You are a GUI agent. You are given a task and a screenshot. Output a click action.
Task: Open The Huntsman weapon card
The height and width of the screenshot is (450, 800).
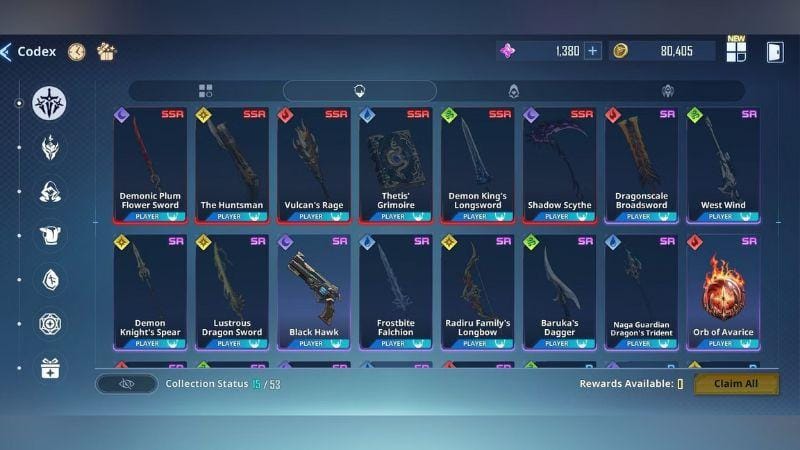(232, 165)
